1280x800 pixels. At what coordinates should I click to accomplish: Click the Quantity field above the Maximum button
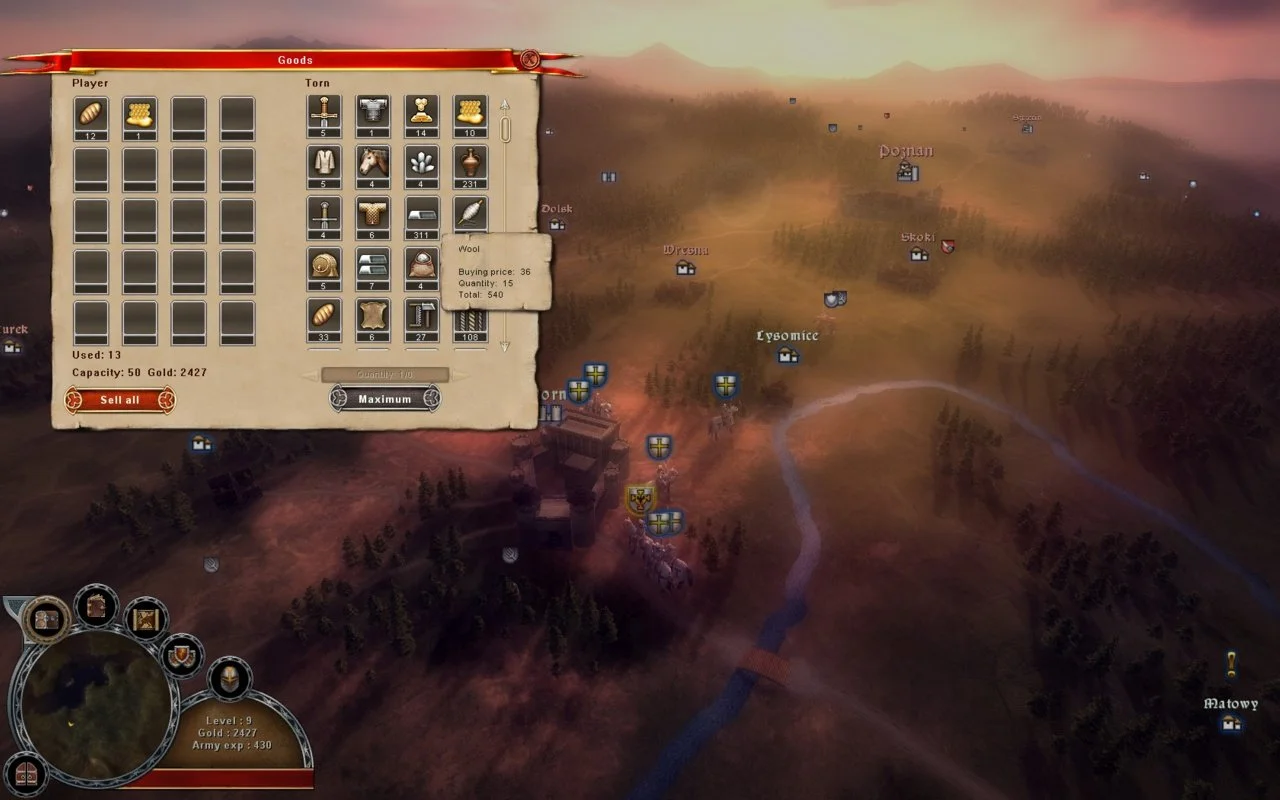pos(385,374)
